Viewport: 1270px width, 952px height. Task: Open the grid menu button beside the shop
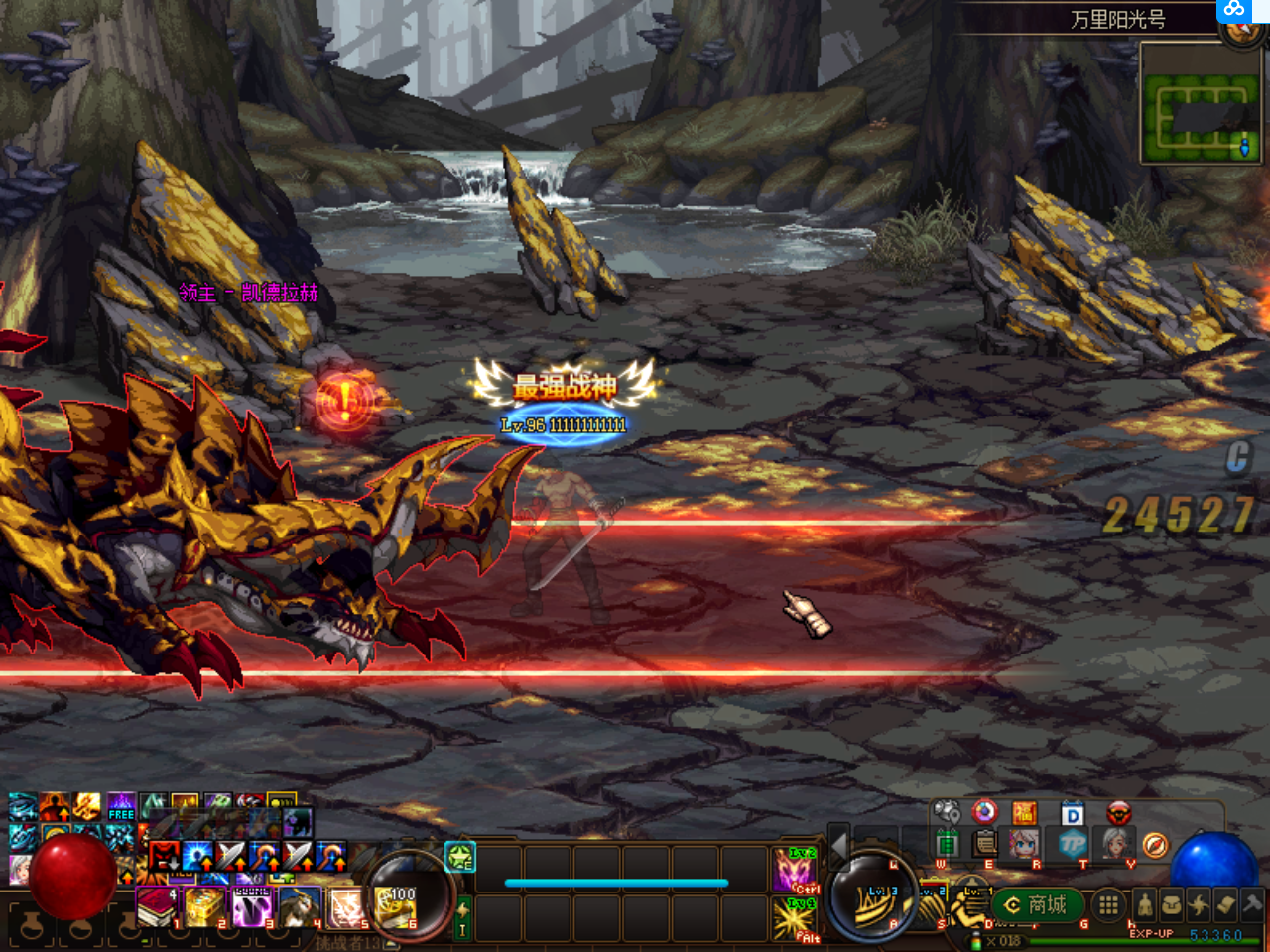click(x=1108, y=904)
